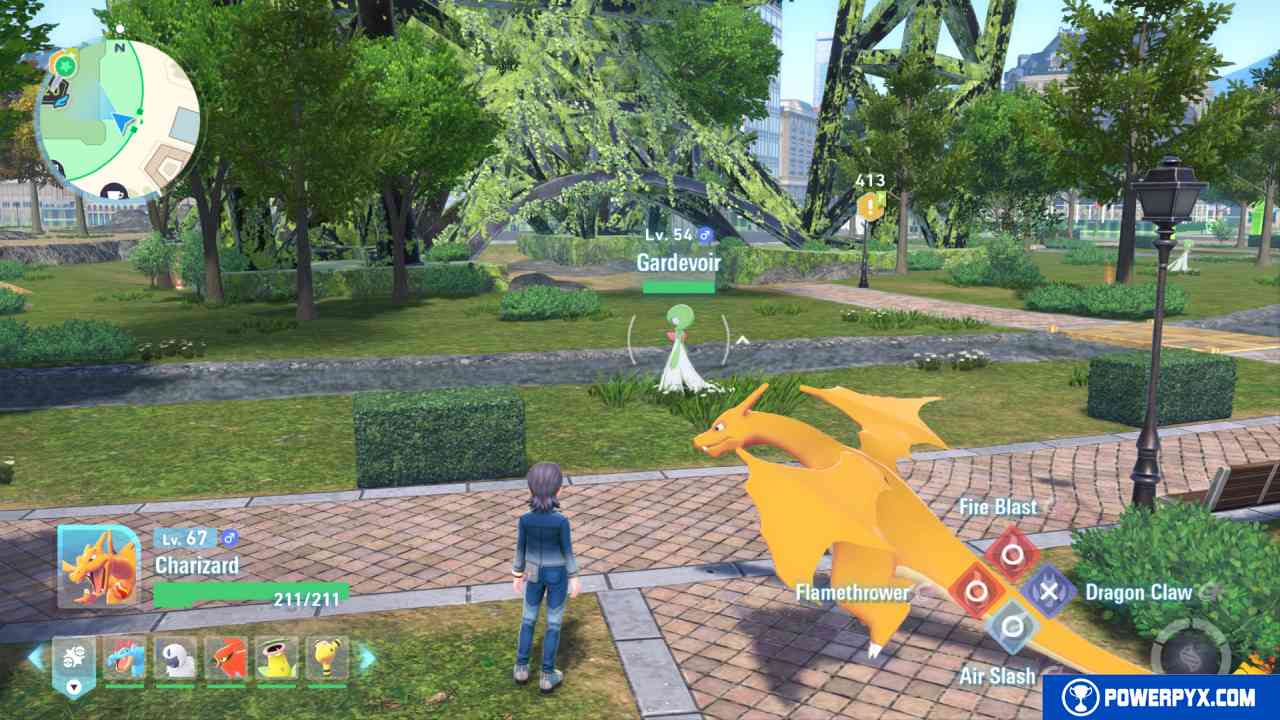This screenshot has height=720, width=1280.
Task: Select Charizard's active portrait
Action: tap(98, 565)
